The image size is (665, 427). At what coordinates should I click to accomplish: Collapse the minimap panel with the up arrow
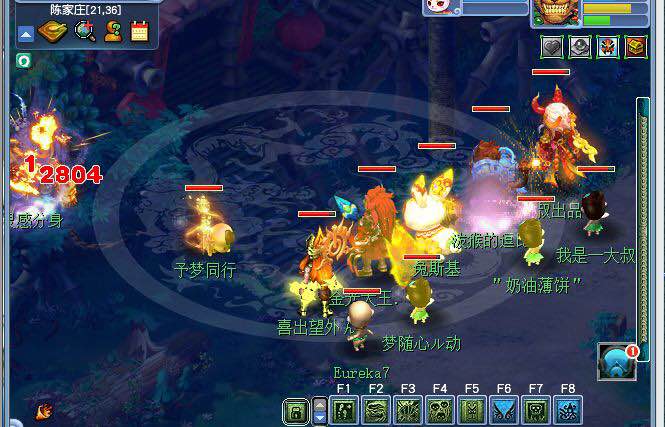pyautogui.click(x=27, y=34)
